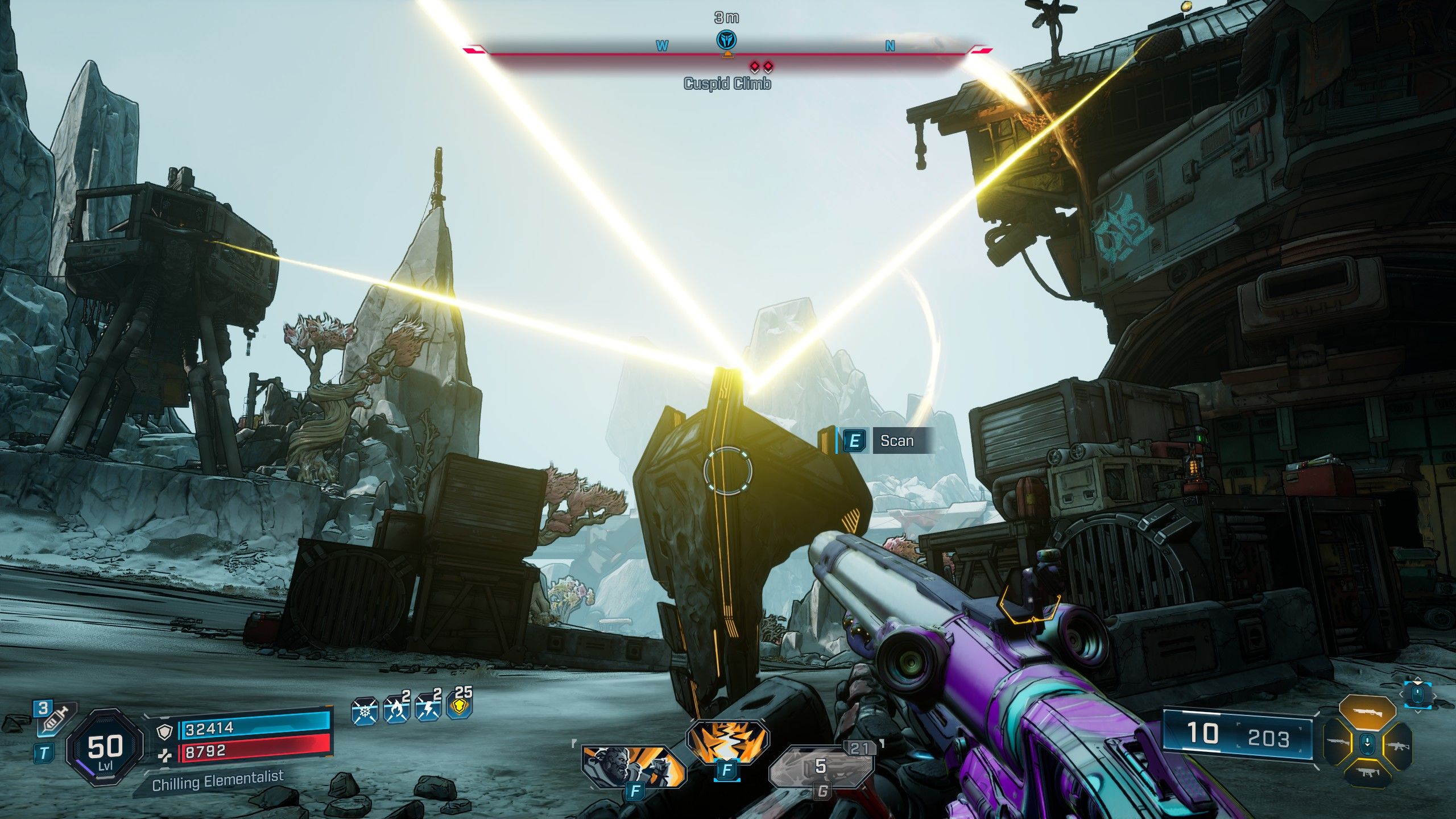Click the snowflake status effect icon
This screenshot has width=1456, height=819.
coord(365,712)
